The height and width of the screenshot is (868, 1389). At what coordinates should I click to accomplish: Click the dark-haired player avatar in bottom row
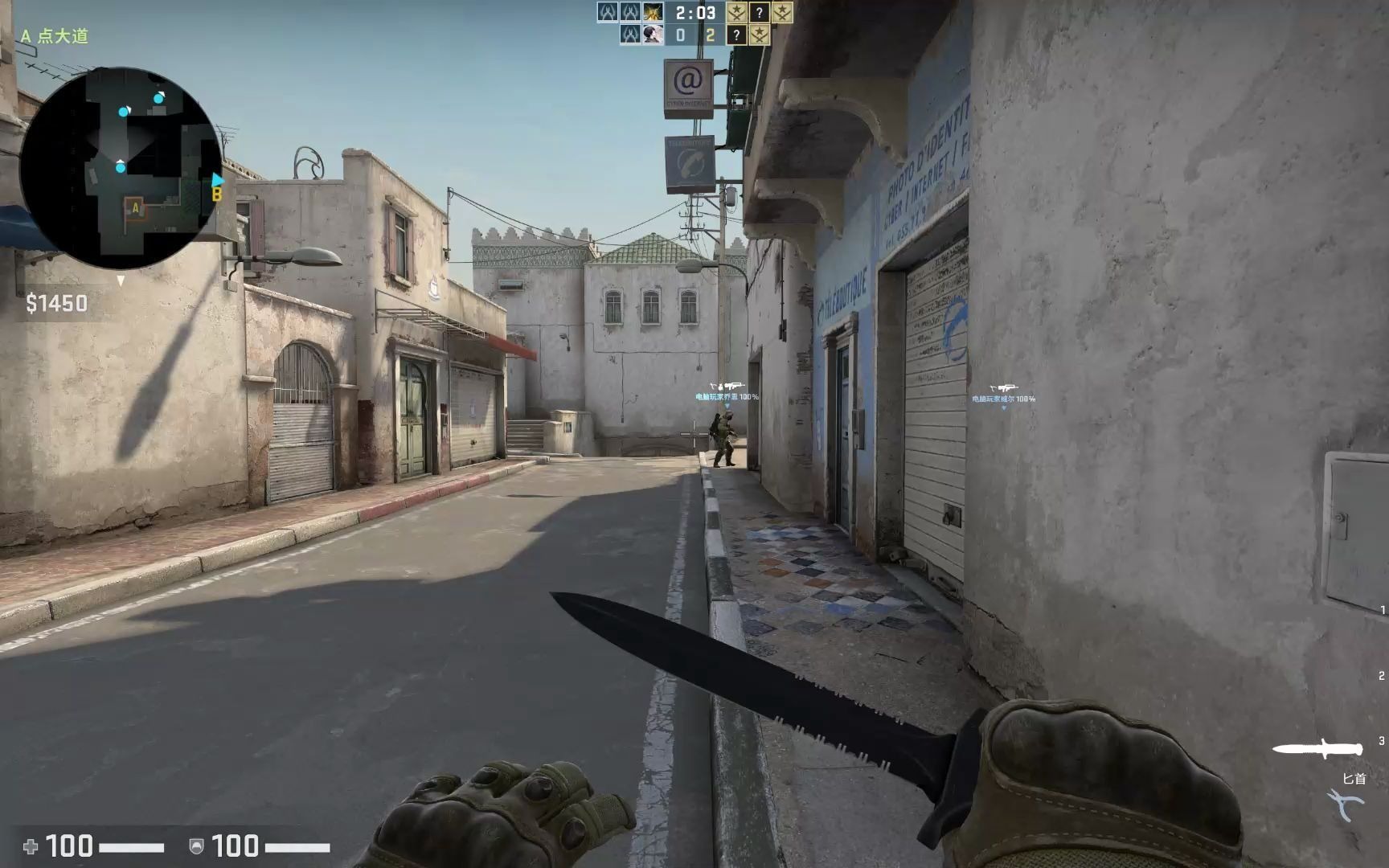tap(653, 35)
